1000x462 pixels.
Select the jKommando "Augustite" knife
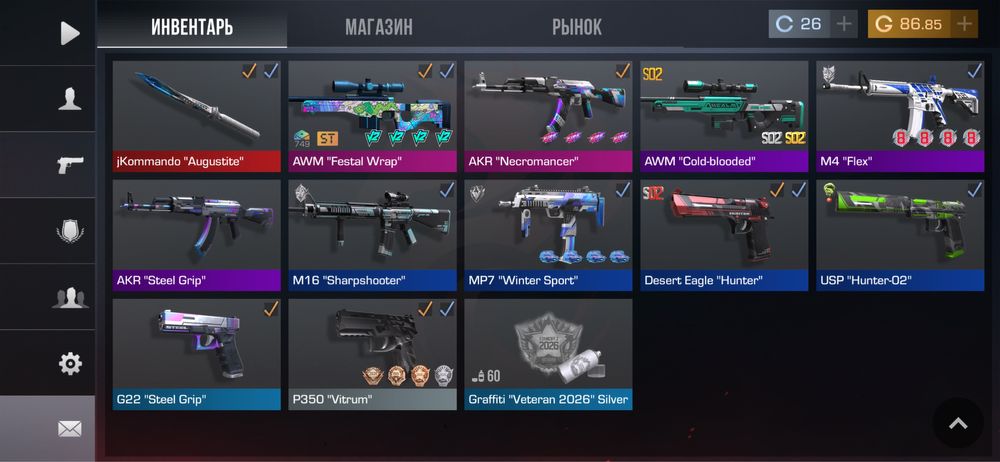197,116
